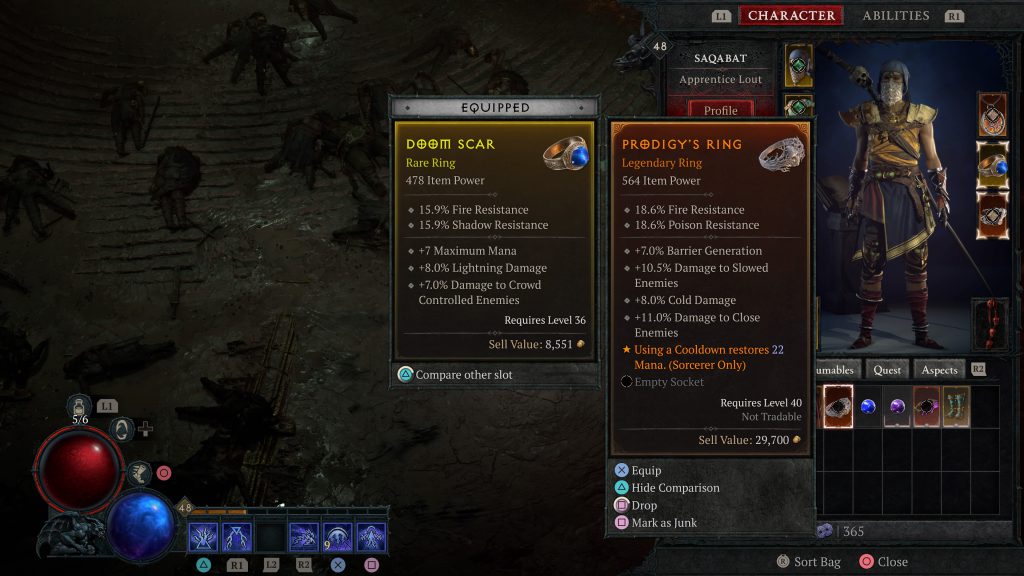Click the empty skill slot on hotbar

pos(271,538)
